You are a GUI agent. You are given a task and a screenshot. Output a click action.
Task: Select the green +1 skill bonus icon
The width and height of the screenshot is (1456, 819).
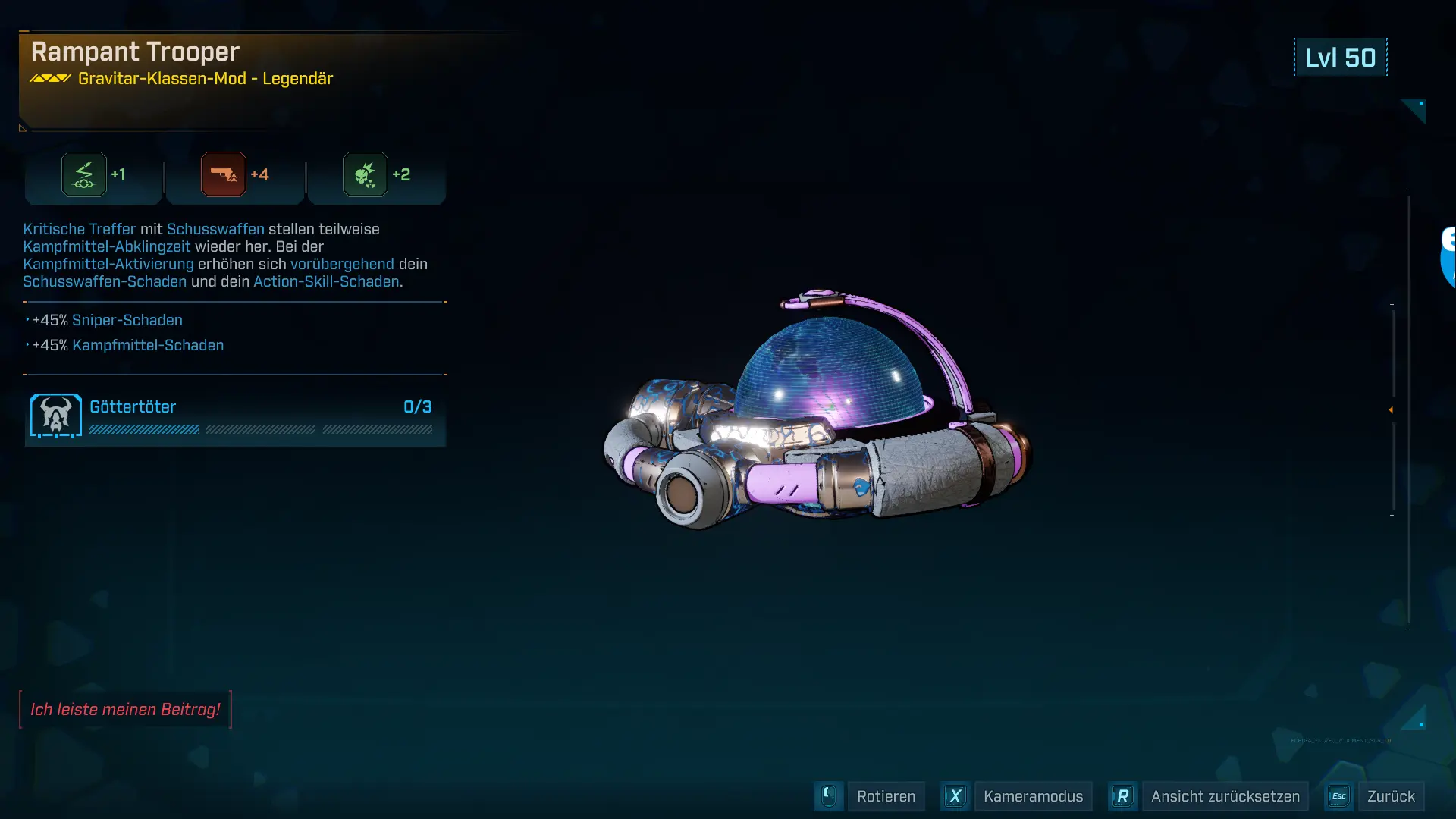(84, 174)
